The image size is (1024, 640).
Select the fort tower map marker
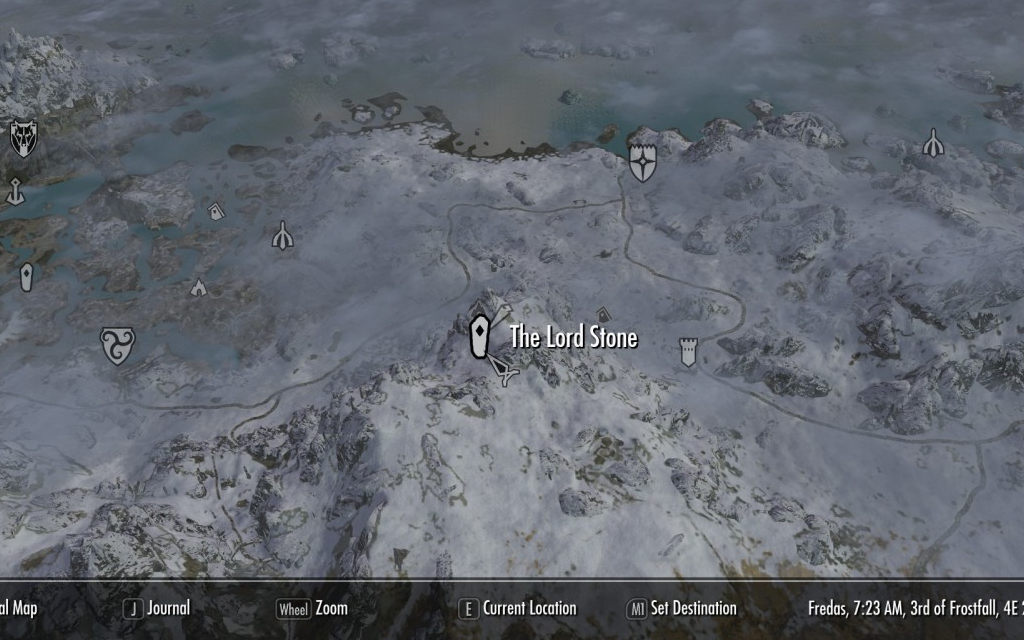(x=687, y=351)
